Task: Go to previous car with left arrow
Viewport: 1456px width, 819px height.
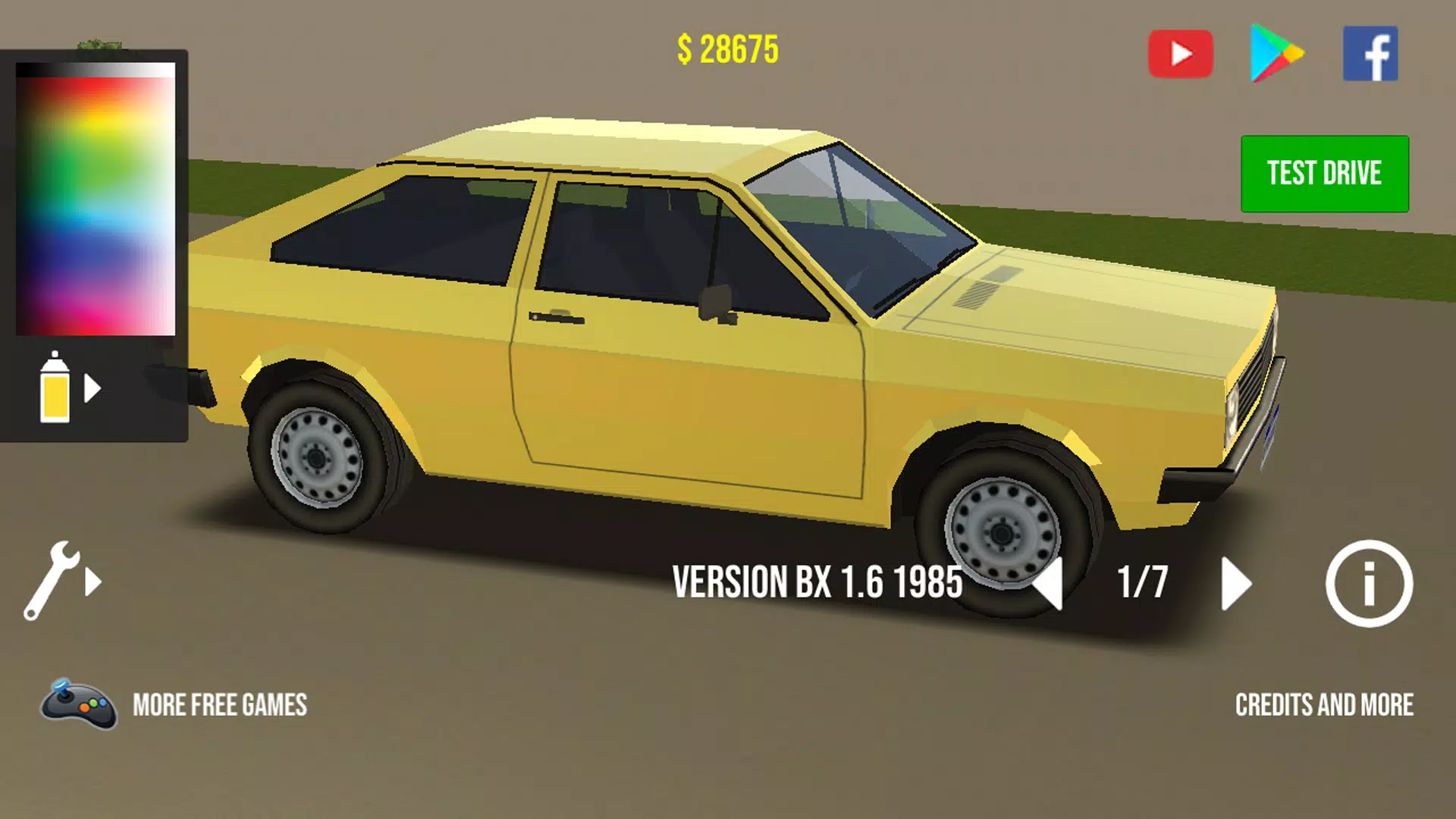Action: coord(1050,582)
